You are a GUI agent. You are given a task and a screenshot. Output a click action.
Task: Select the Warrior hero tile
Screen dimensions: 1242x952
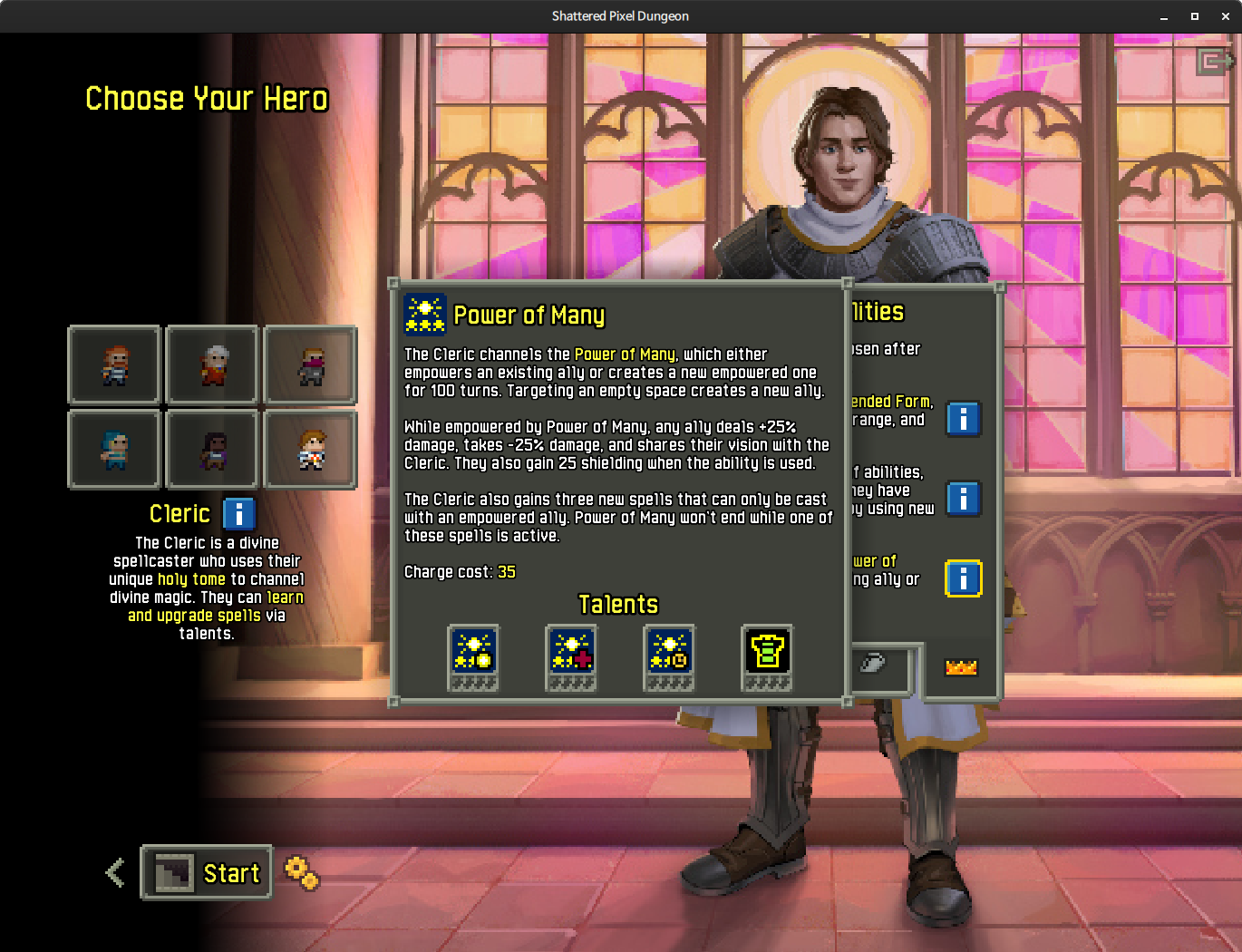(115, 364)
